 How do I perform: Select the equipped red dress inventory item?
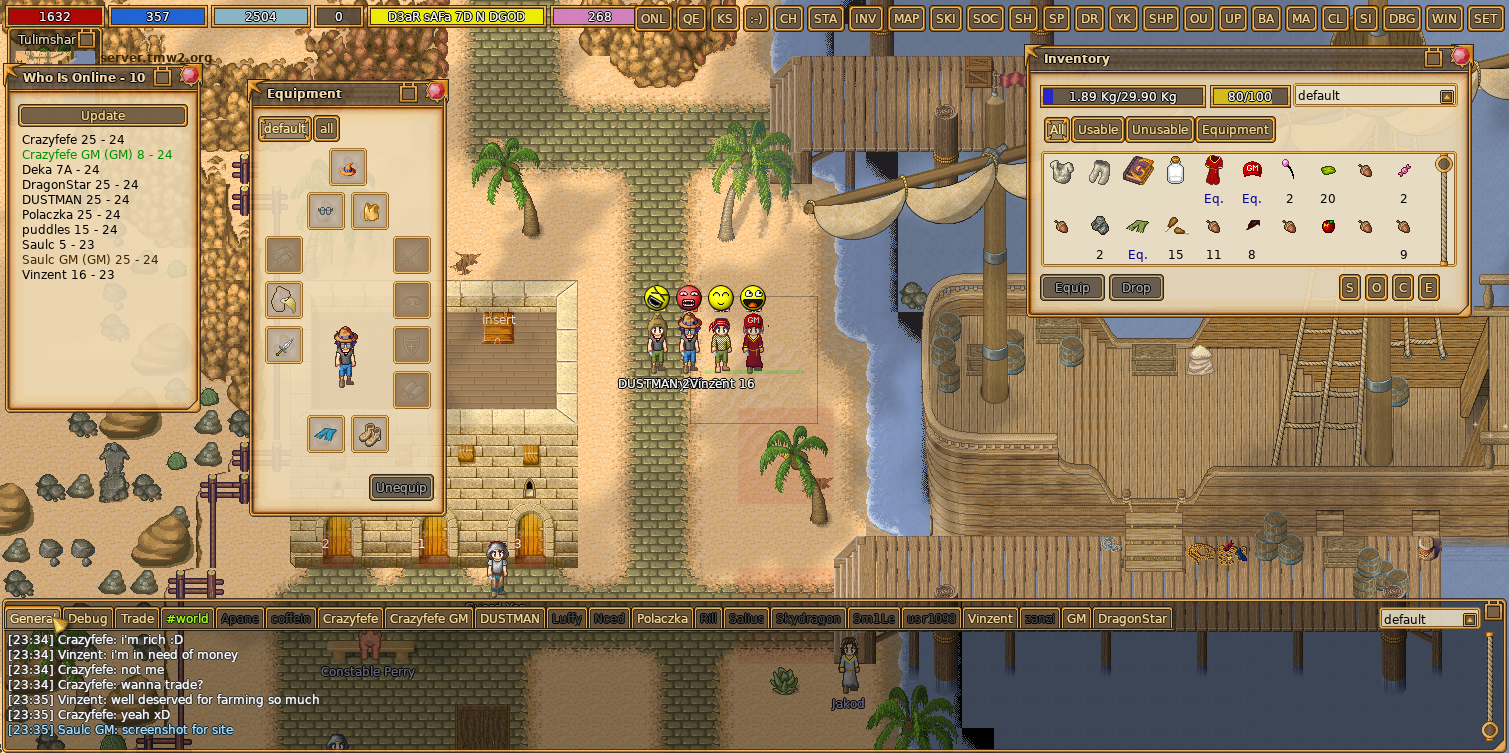pyautogui.click(x=1213, y=170)
